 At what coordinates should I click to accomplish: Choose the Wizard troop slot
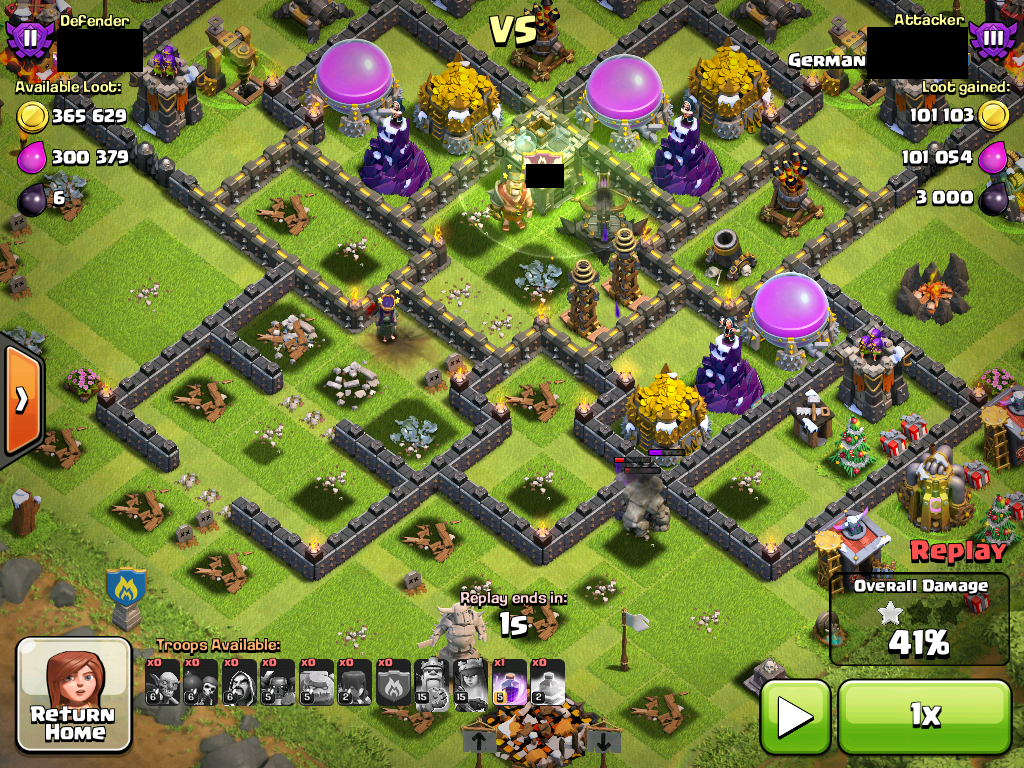click(x=239, y=683)
